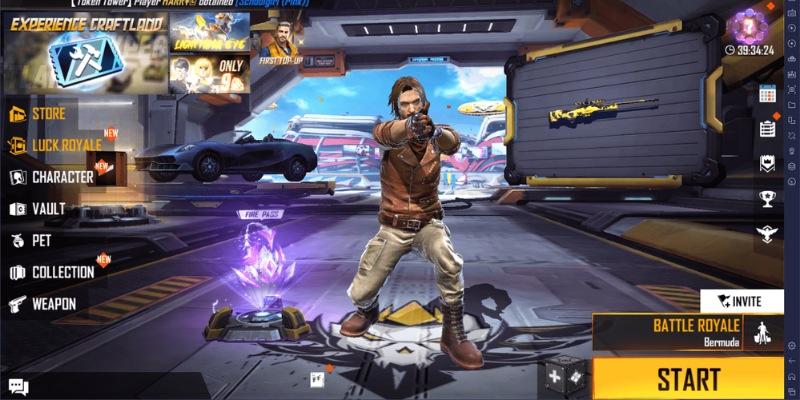Open the Lightning Eye promo banner
Screen dimensions: 800x400
pyautogui.click(x=209, y=32)
